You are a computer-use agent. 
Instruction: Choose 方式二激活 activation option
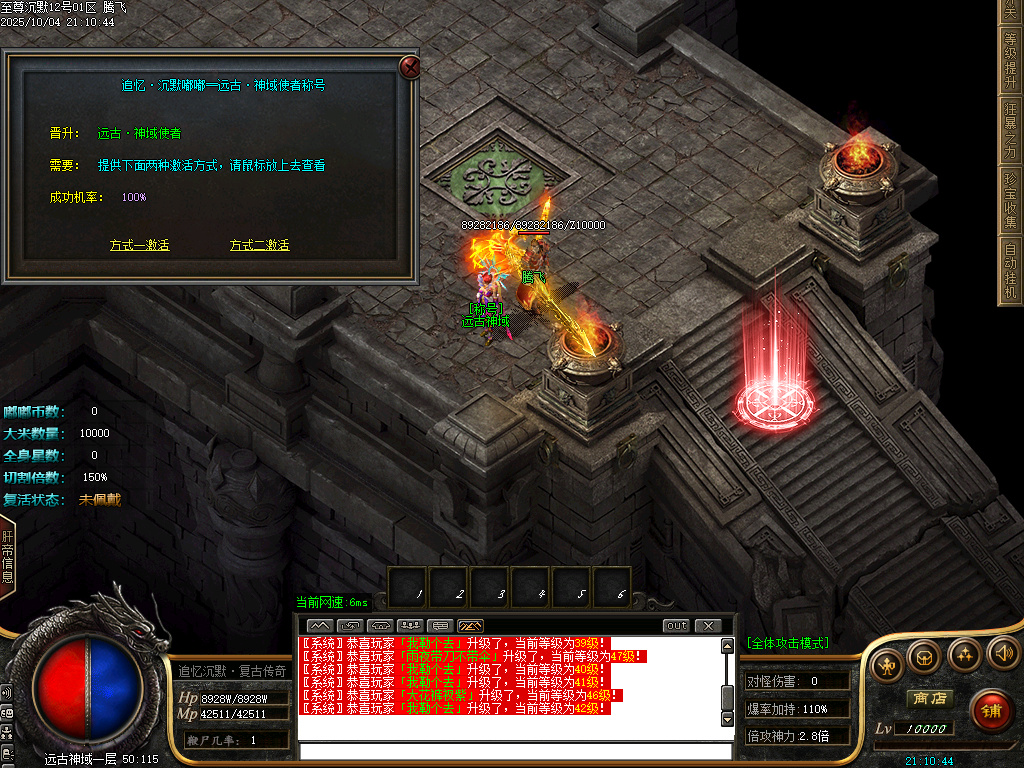pos(259,245)
